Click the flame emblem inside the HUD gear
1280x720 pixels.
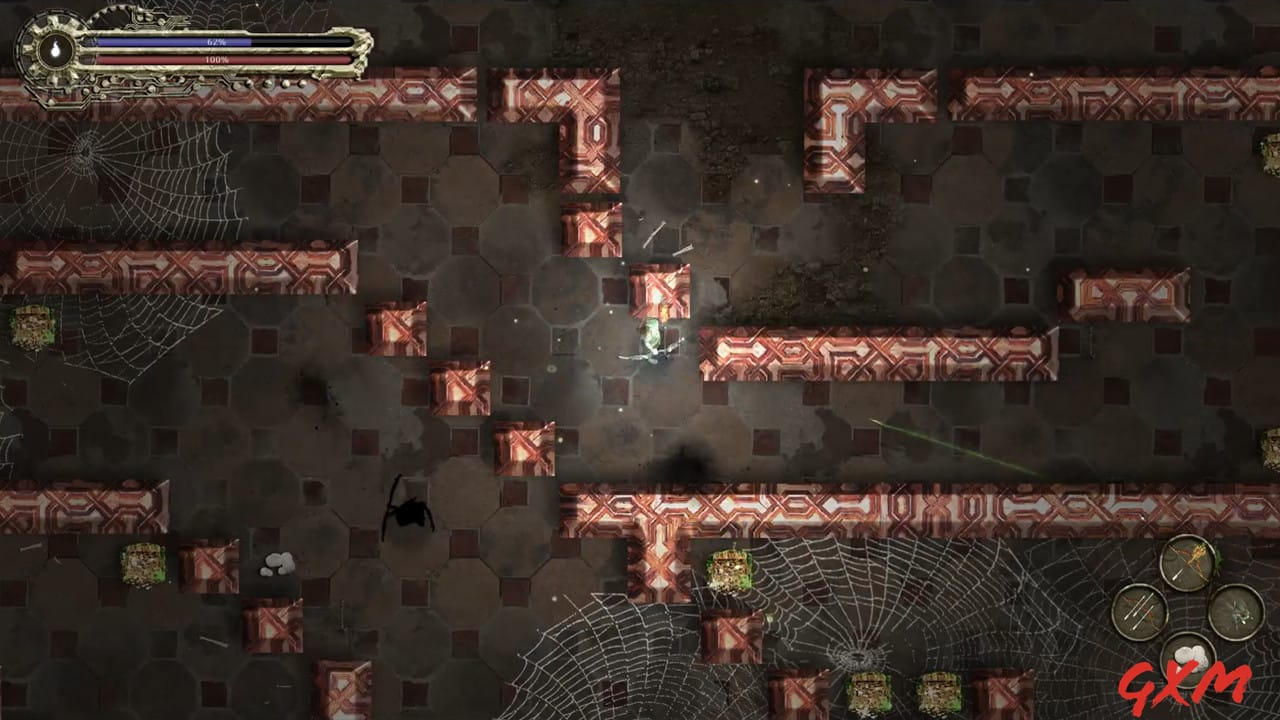pos(56,47)
